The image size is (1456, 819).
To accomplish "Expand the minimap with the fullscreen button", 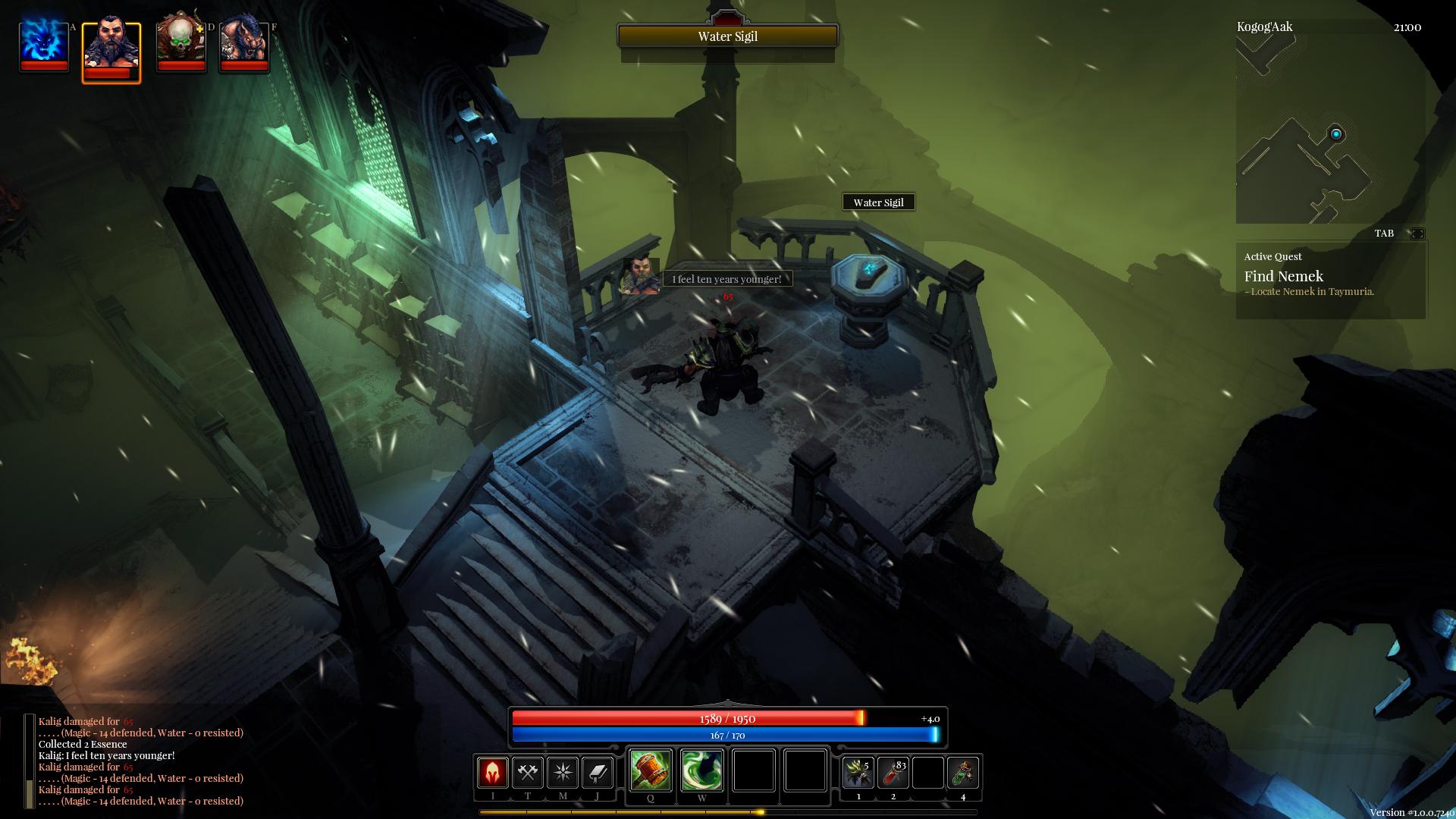I will point(1417,234).
